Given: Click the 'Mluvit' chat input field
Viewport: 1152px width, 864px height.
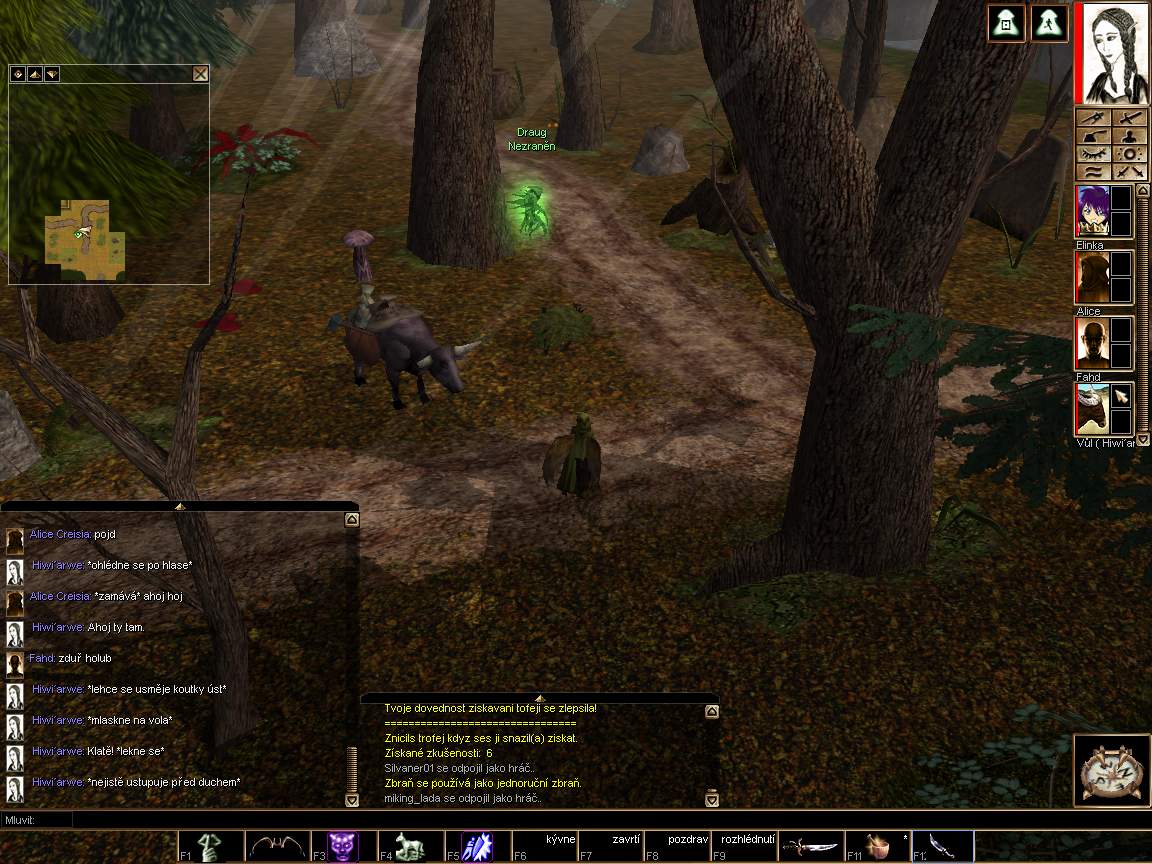Looking at the screenshot, I should pyautogui.click(x=600, y=820).
